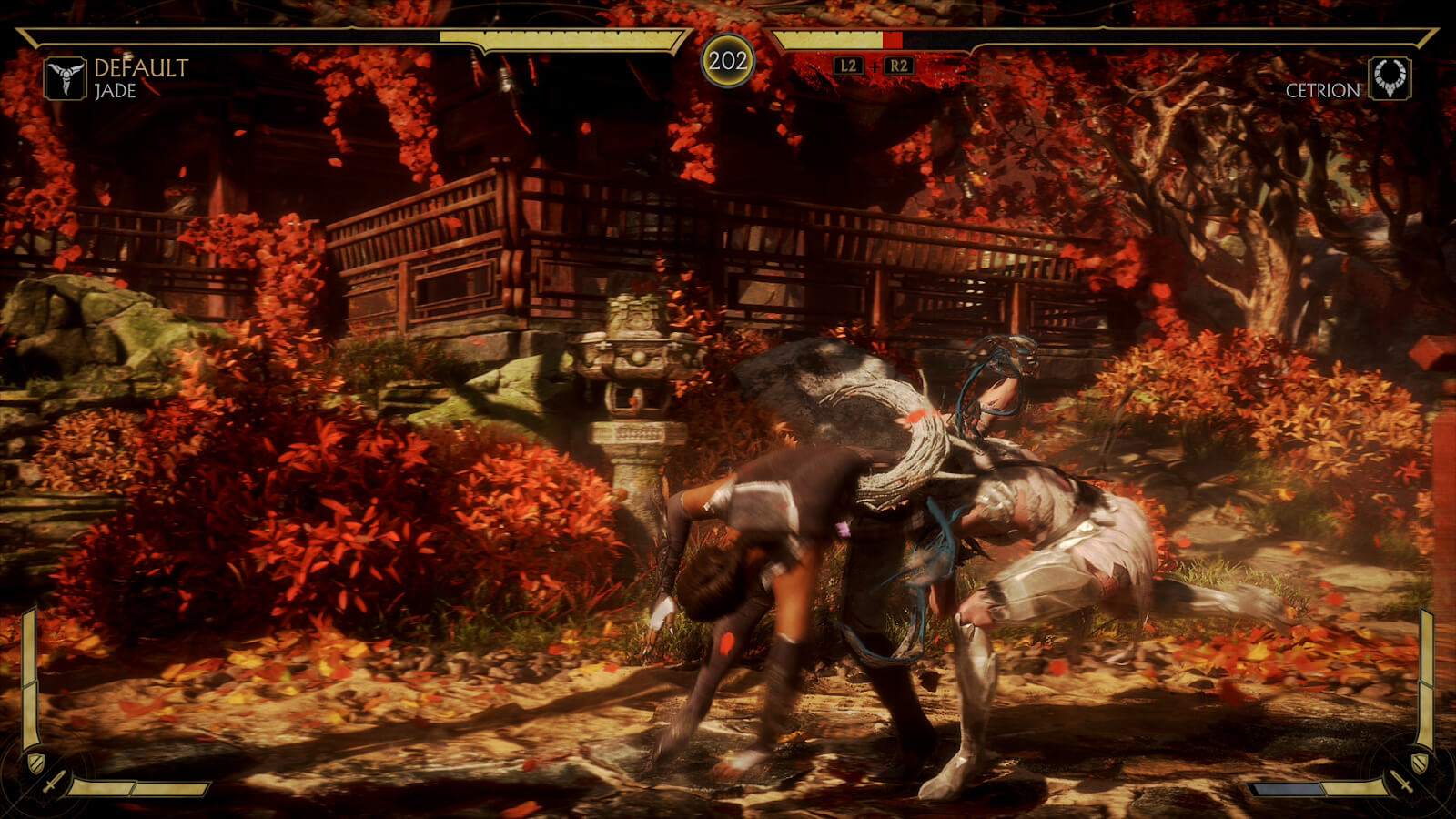Click Cetrion's offensive meter sword icon
Screen dimensions: 1456x819
click(x=1401, y=782)
